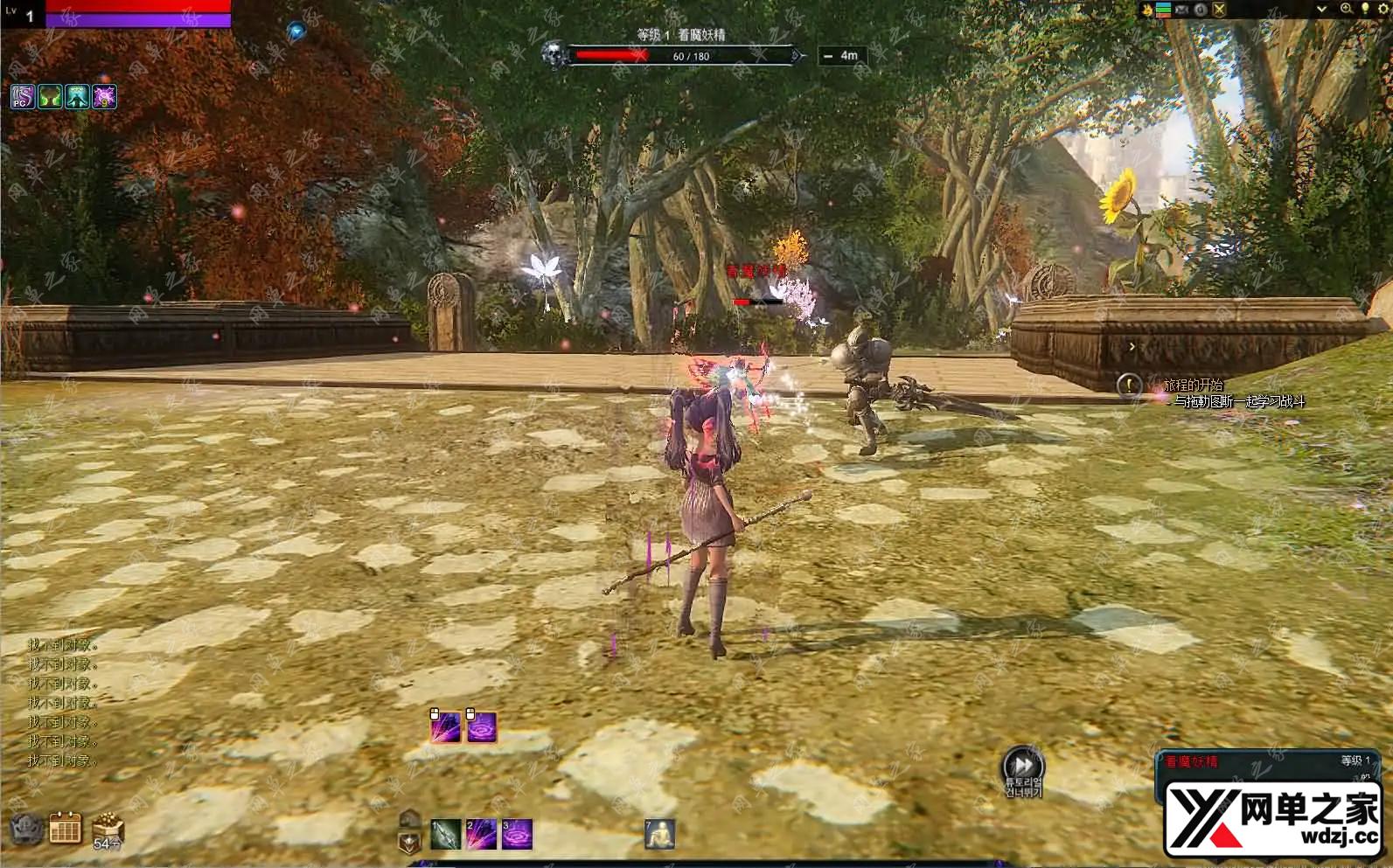The width and height of the screenshot is (1393, 868).
Task: Cast the purple vortex skill in slot 3
Action: click(516, 835)
